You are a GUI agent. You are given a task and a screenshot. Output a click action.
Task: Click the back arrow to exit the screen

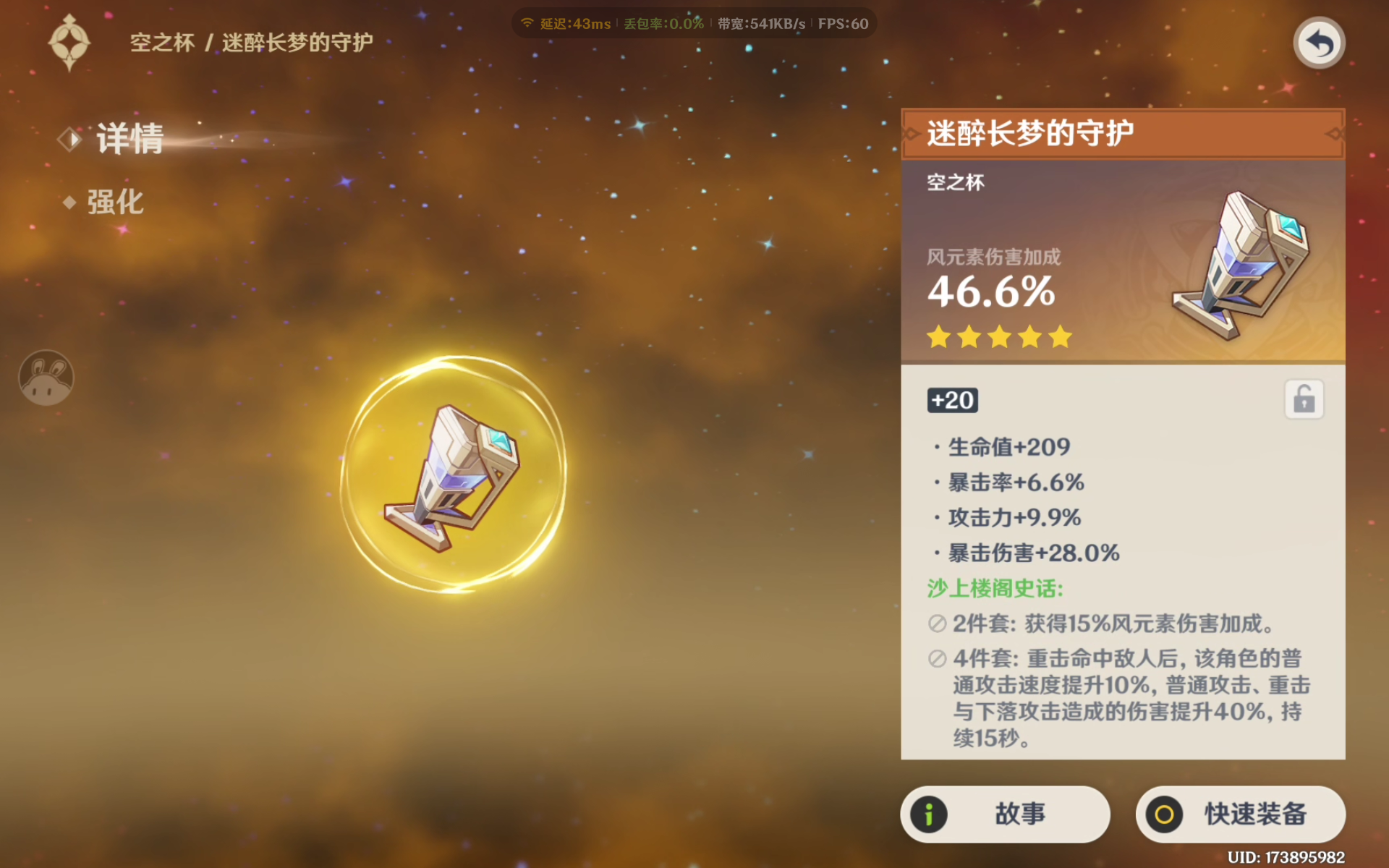1318,43
